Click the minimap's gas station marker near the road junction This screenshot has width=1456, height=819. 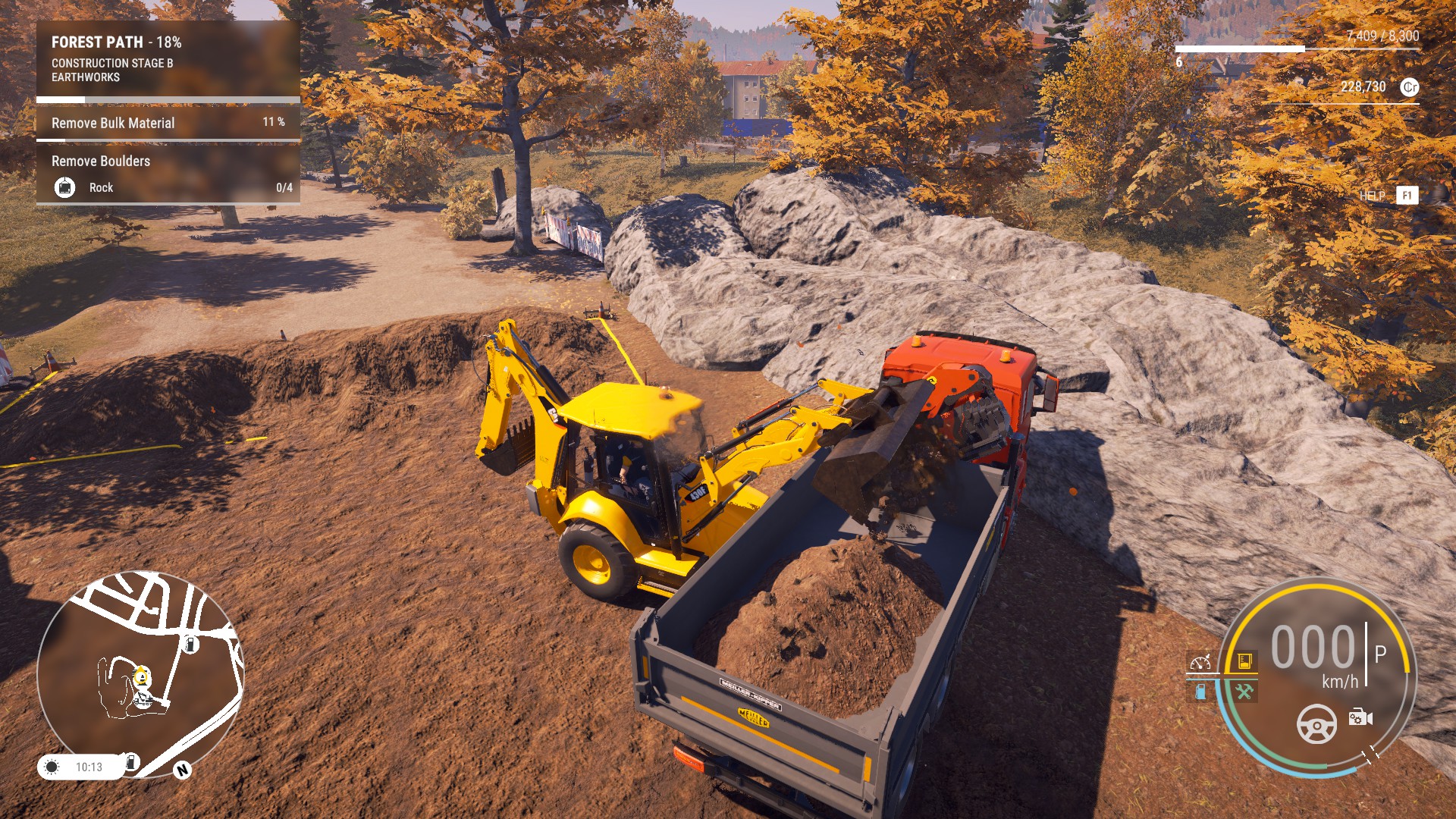point(190,645)
